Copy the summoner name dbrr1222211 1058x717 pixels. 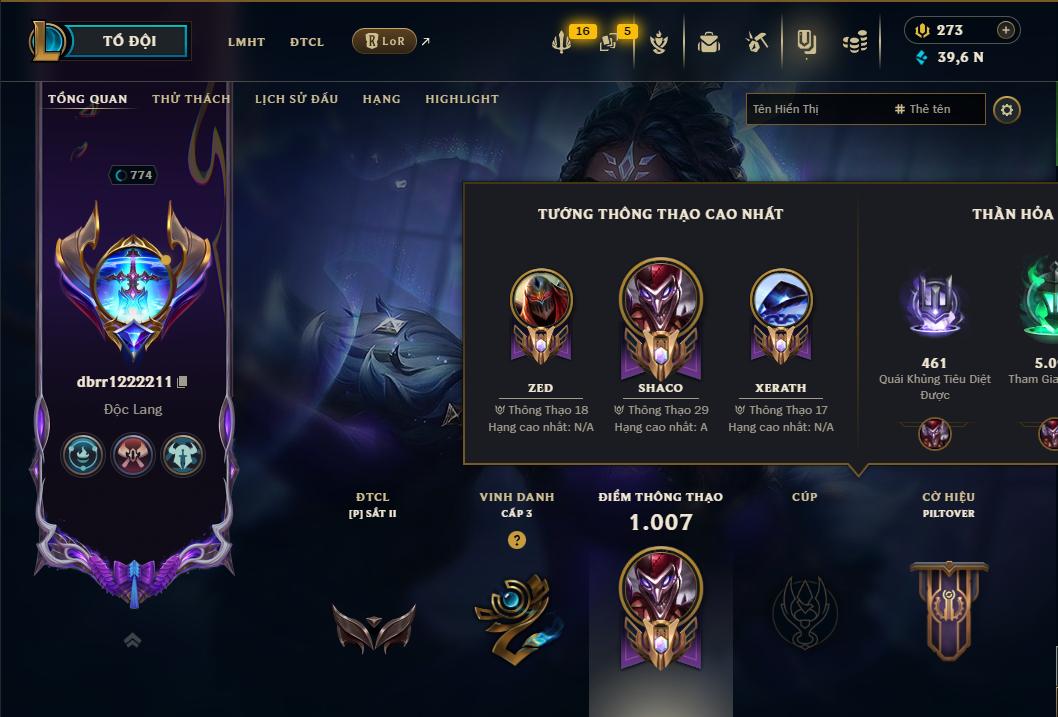pos(183,382)
